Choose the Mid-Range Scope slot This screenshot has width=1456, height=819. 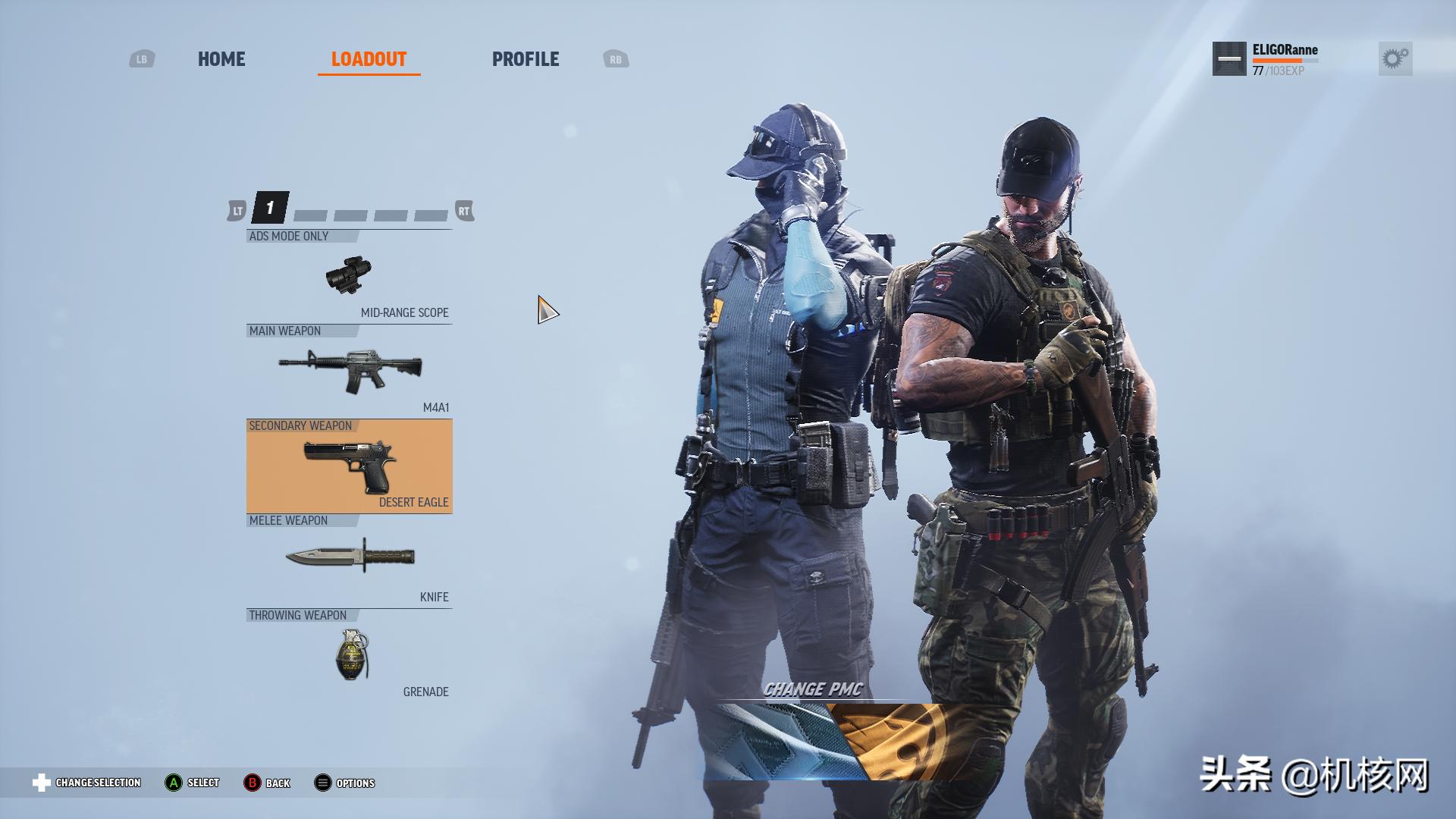click(x=349, y=277)
